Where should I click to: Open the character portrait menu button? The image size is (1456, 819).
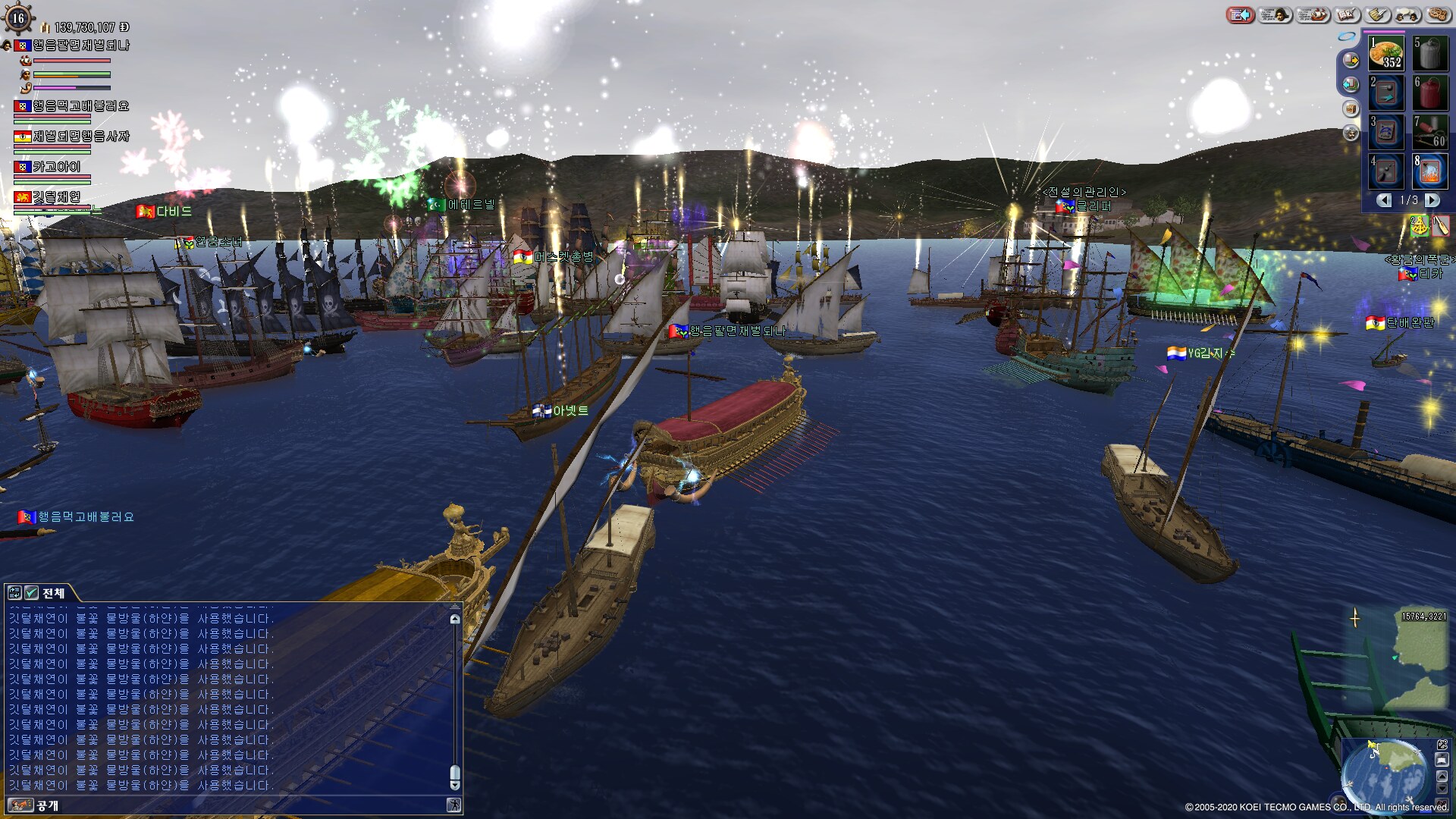[x=1276, y=15]
